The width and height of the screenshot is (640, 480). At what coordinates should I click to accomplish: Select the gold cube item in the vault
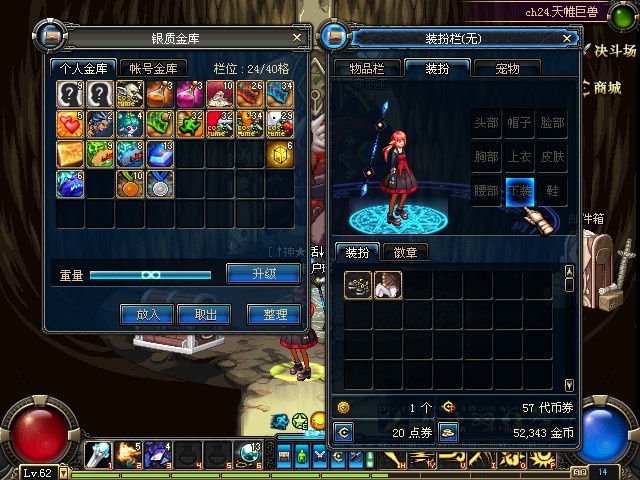coord(280,155)
